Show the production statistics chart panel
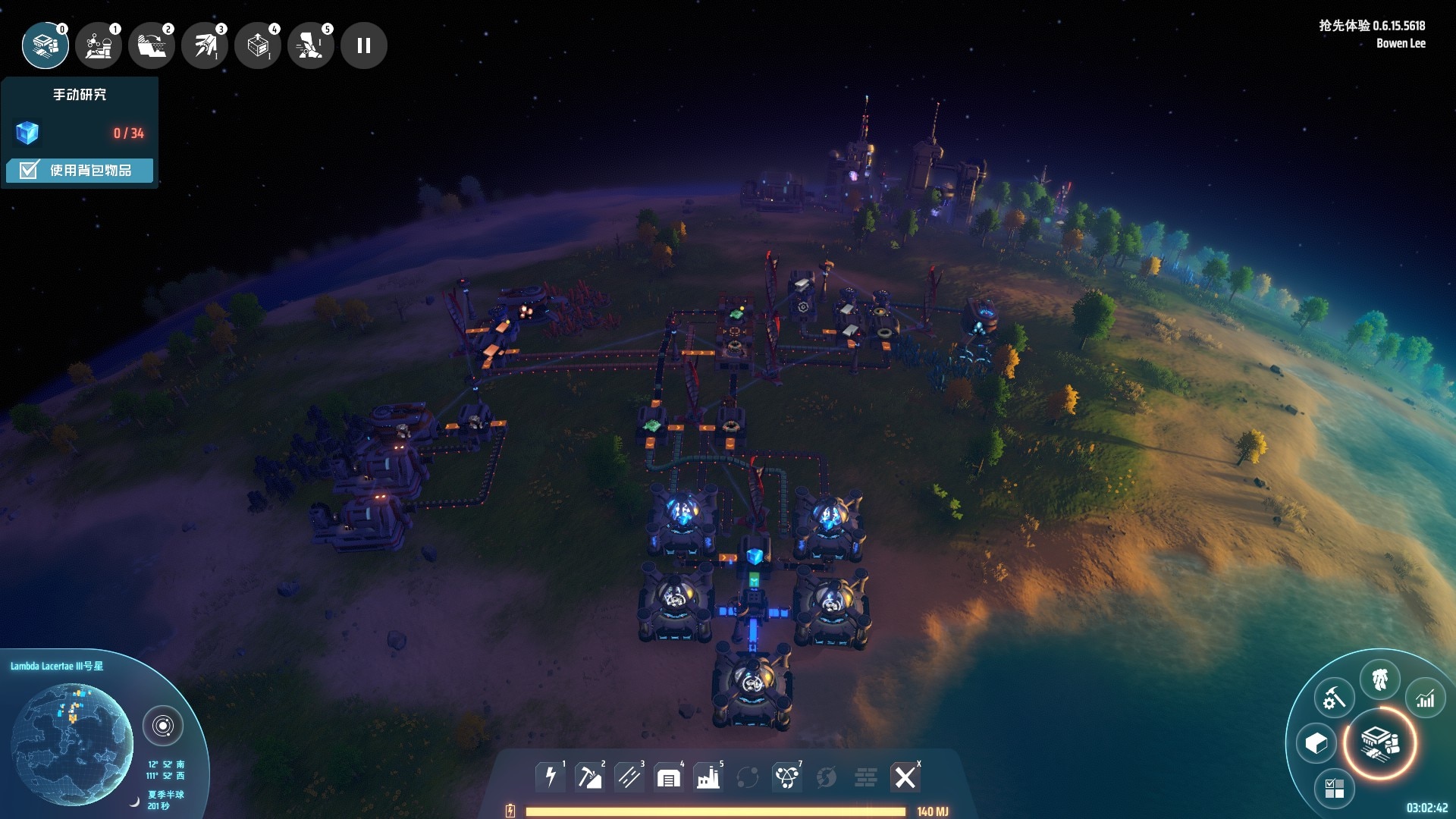 [x=1425, y=698]
